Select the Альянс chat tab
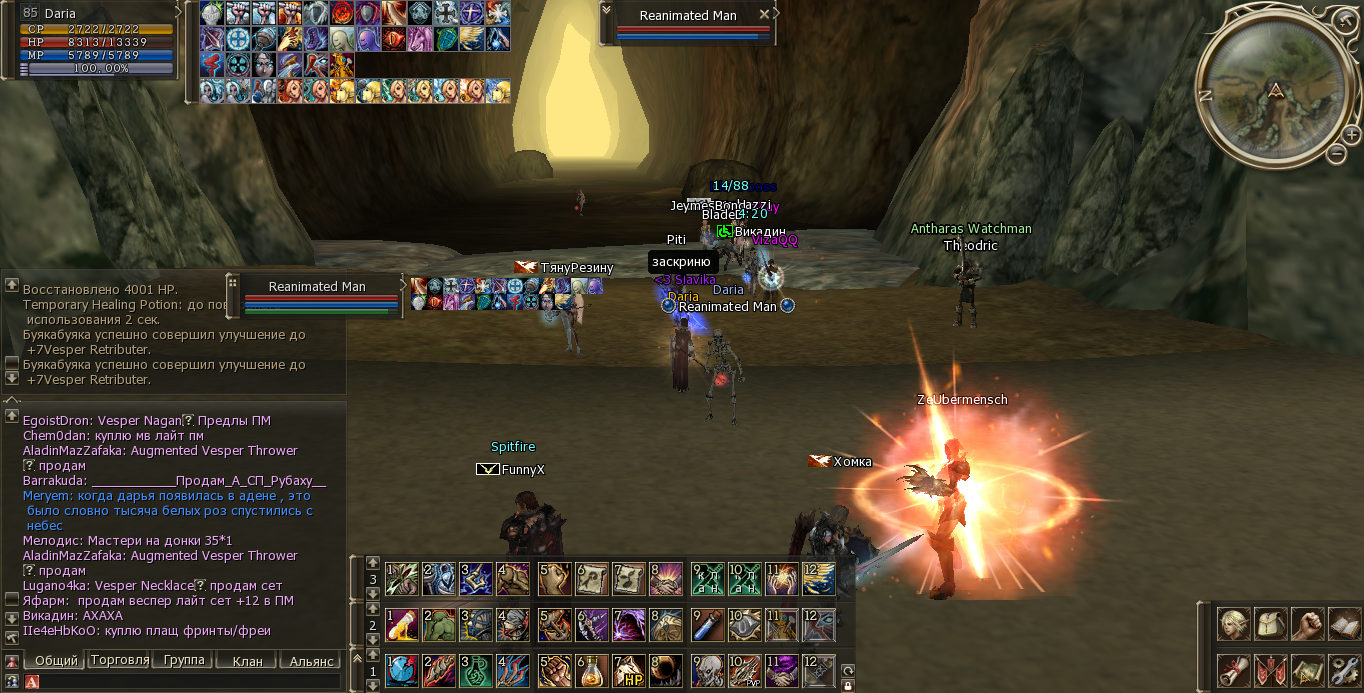The height and width of the screenshot is (693, 1364). pyautogui.click(x=310, y=661)
